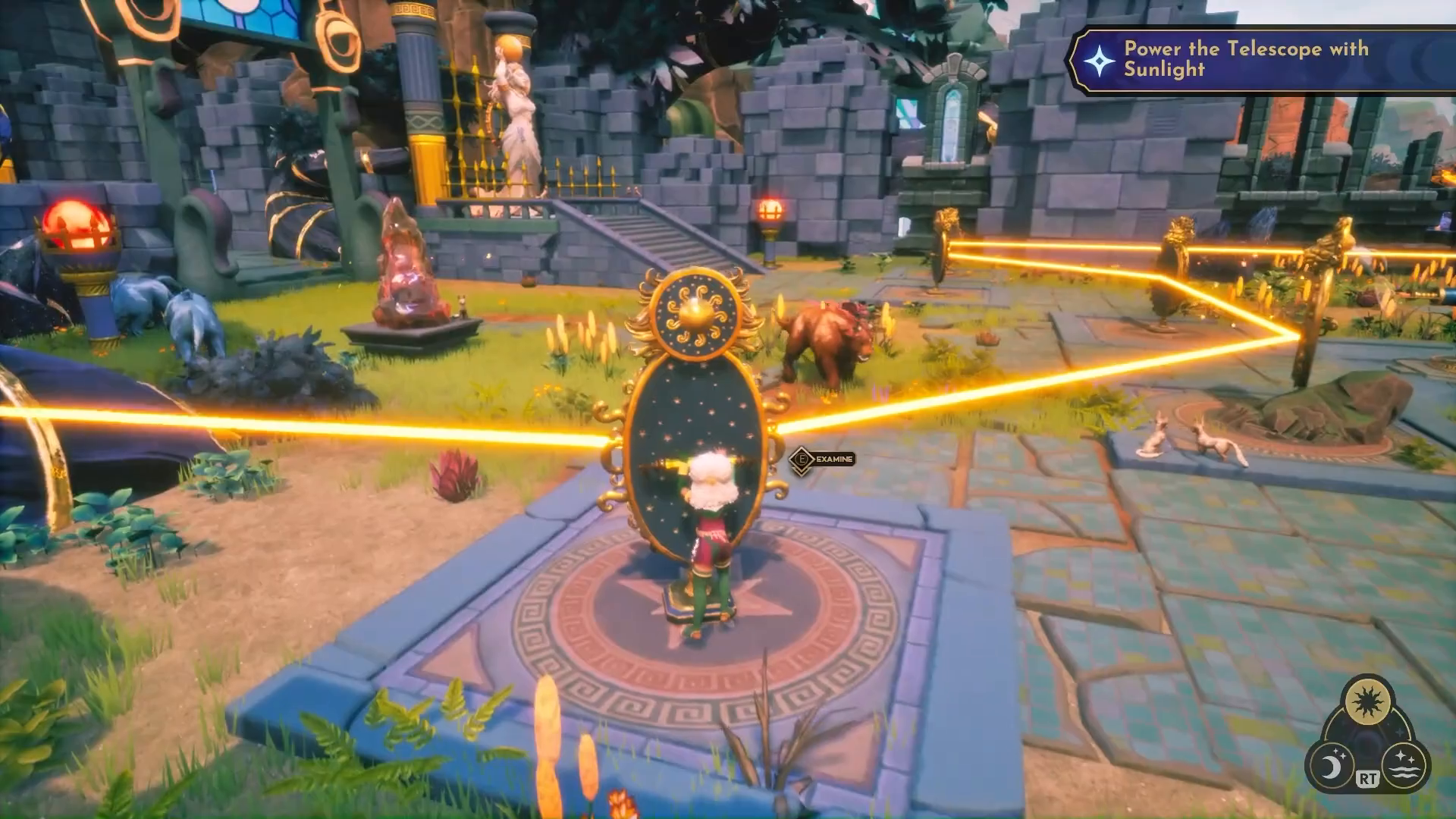Click the golden sun medallion atop the star mirror
1456x819 pixels.
(x=698, y=315)
